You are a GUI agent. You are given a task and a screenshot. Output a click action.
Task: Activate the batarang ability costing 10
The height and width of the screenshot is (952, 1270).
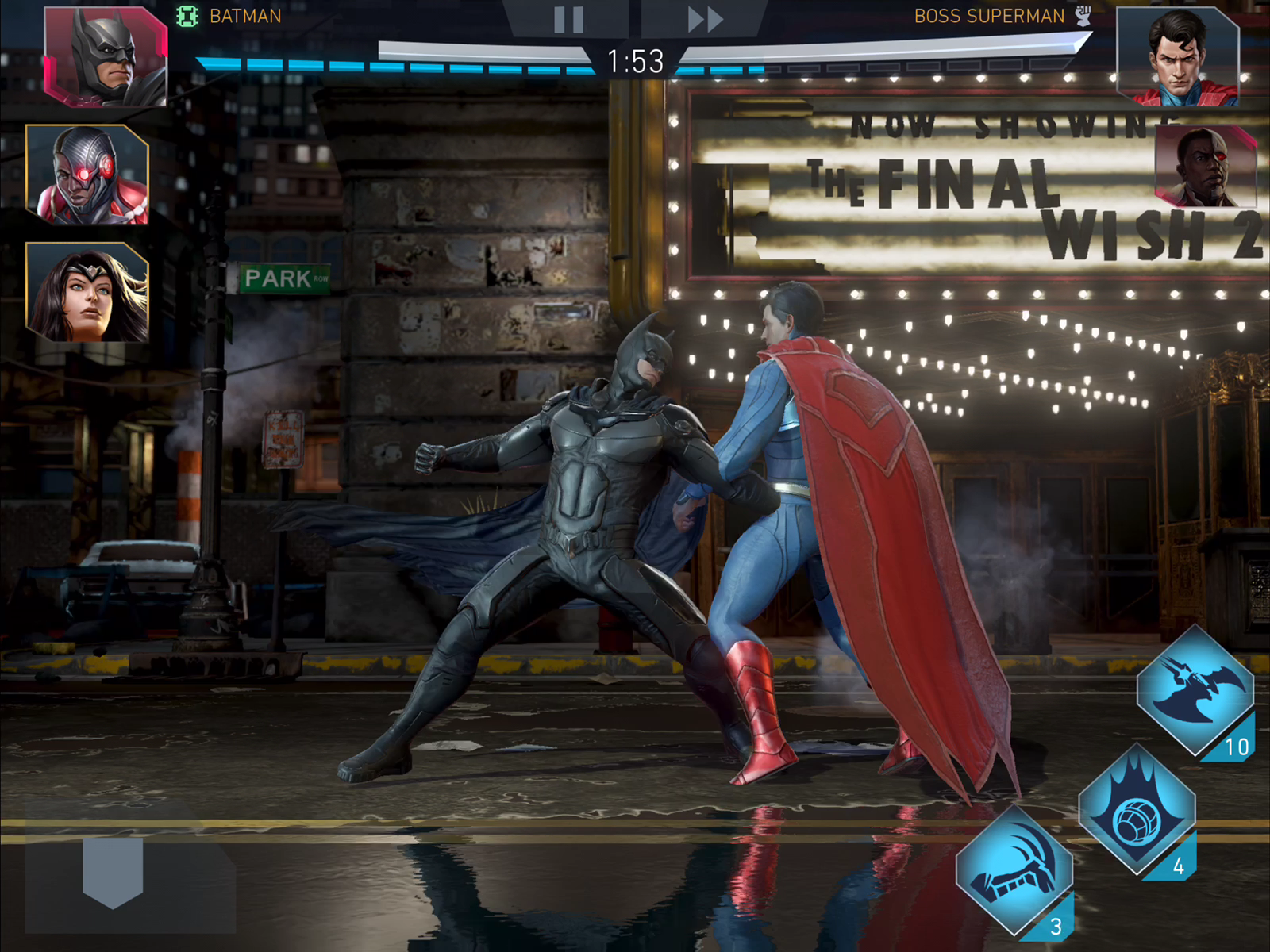1195,689
